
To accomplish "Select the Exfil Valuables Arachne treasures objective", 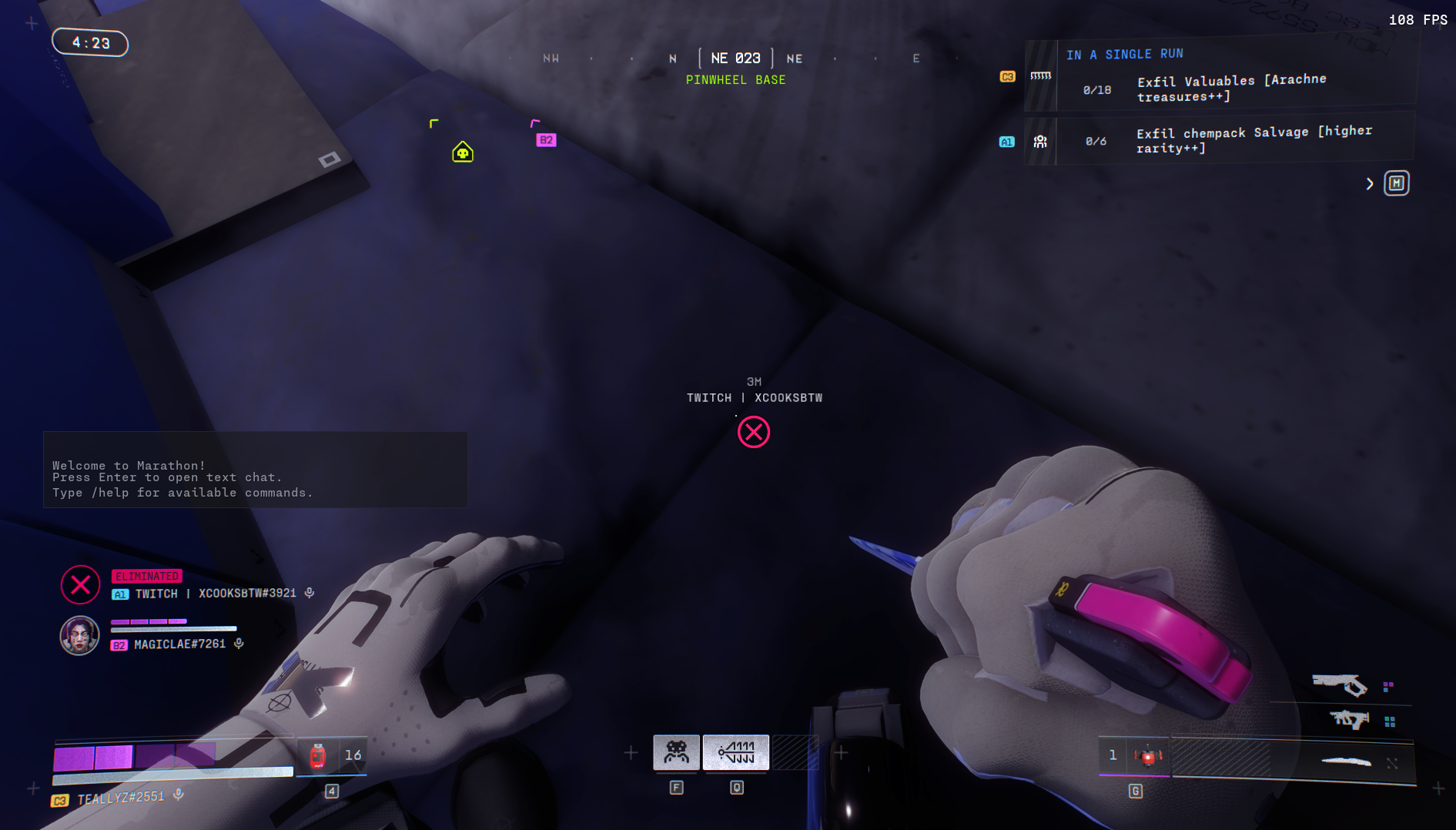I will coord(1230,89).
